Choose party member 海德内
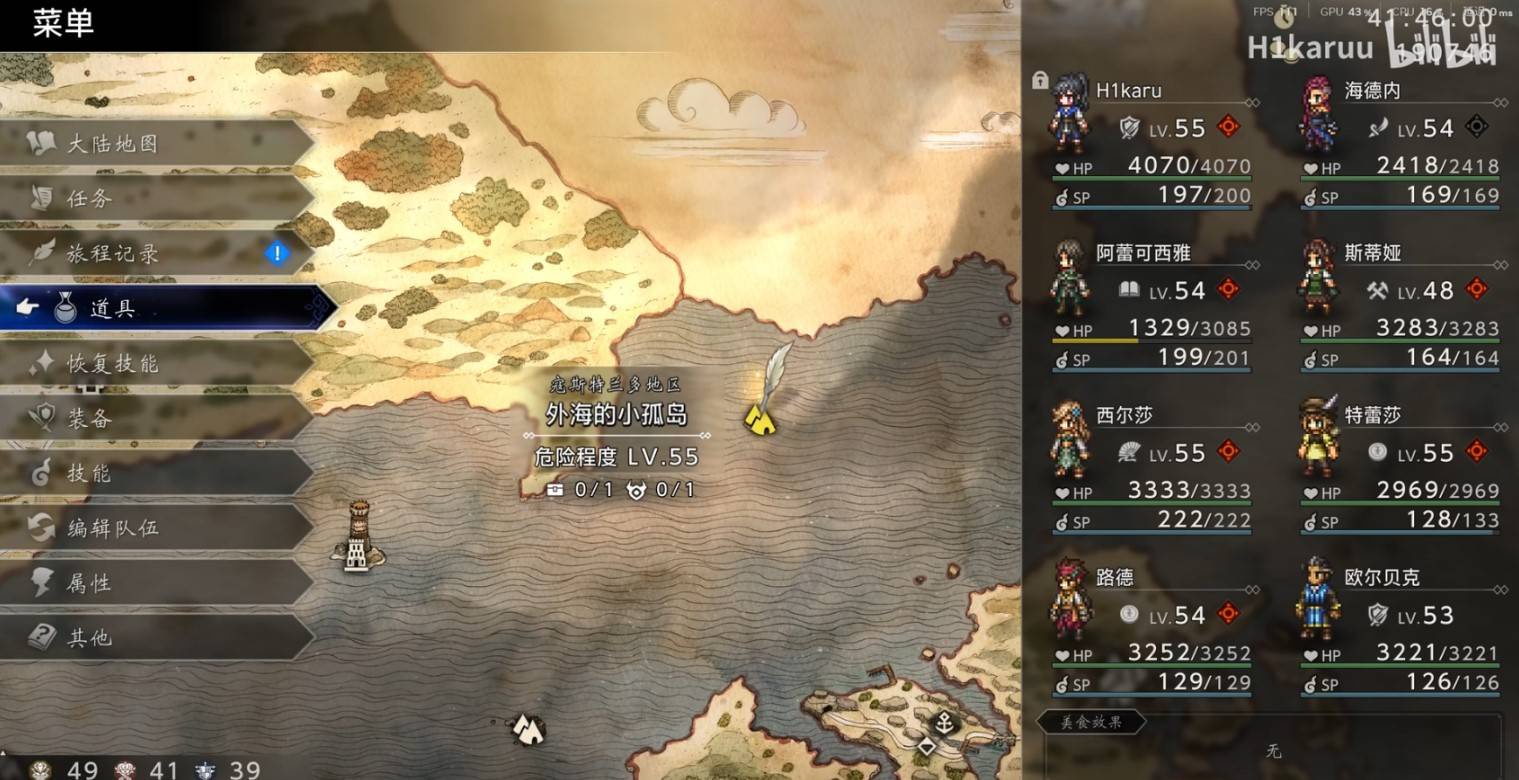The image size is (1519, 780). (x=1400, y=140)
